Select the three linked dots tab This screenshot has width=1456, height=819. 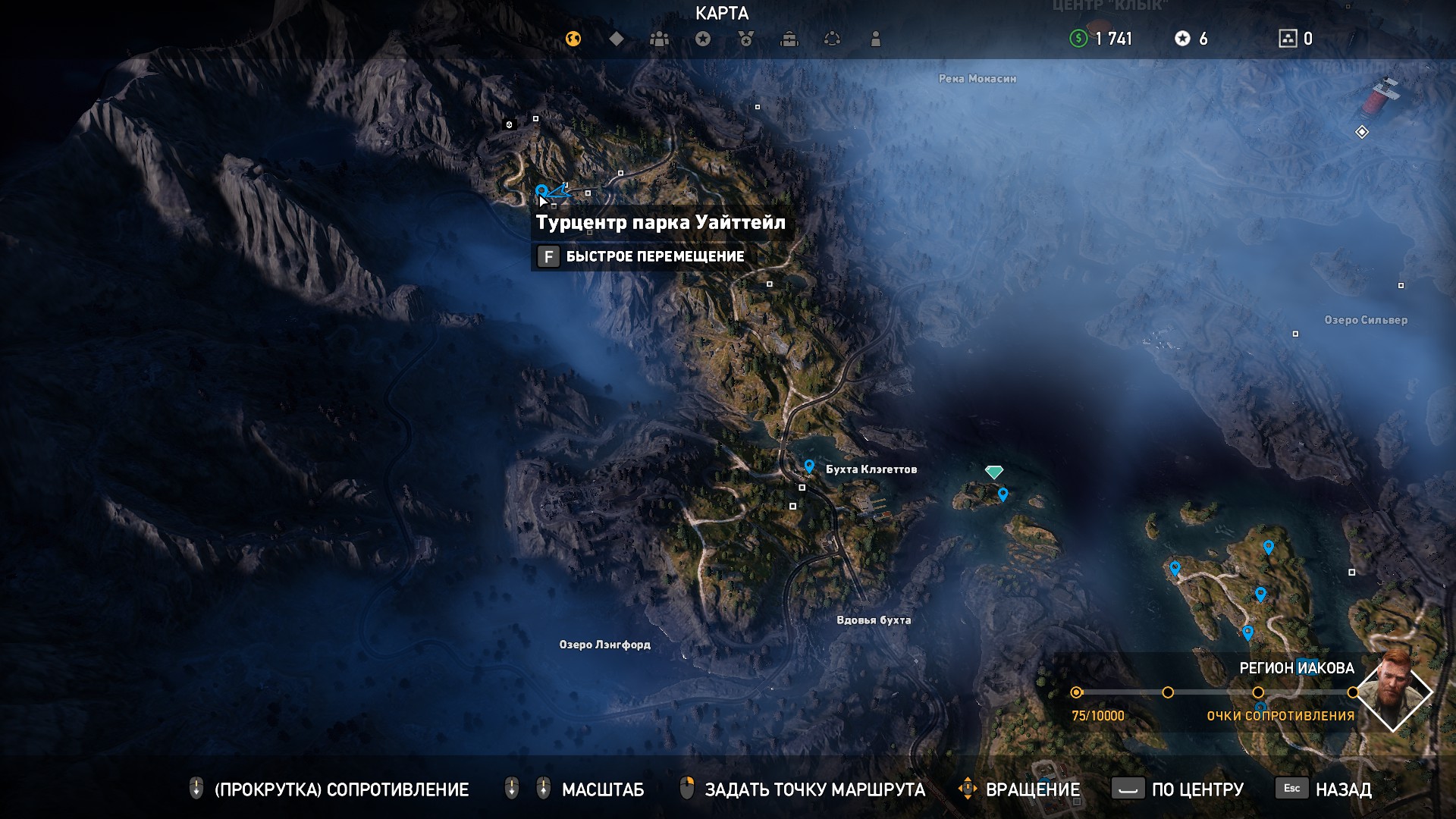[832, 39]
